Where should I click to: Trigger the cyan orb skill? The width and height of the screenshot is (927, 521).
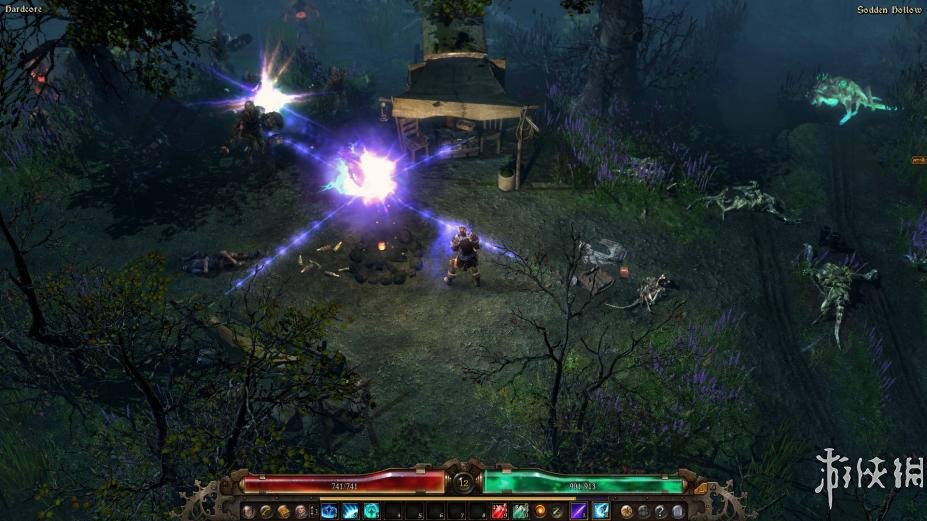(371, 511)
